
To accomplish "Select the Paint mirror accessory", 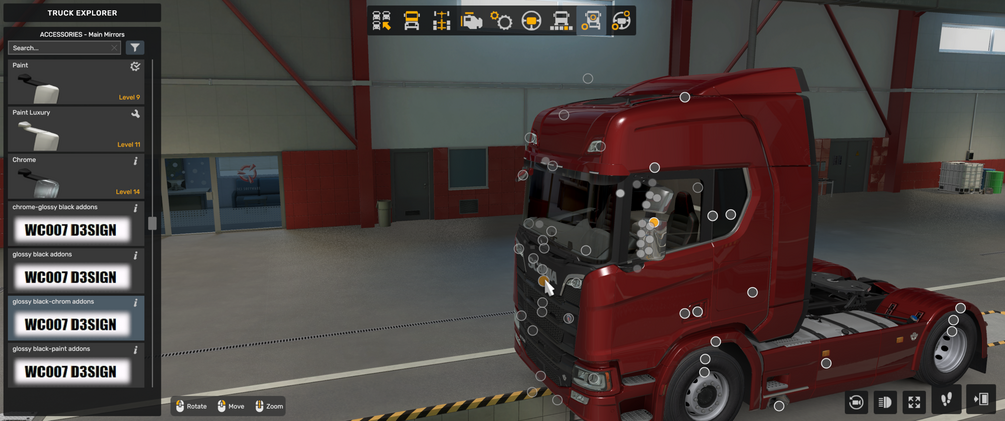I will coord(75,82).
